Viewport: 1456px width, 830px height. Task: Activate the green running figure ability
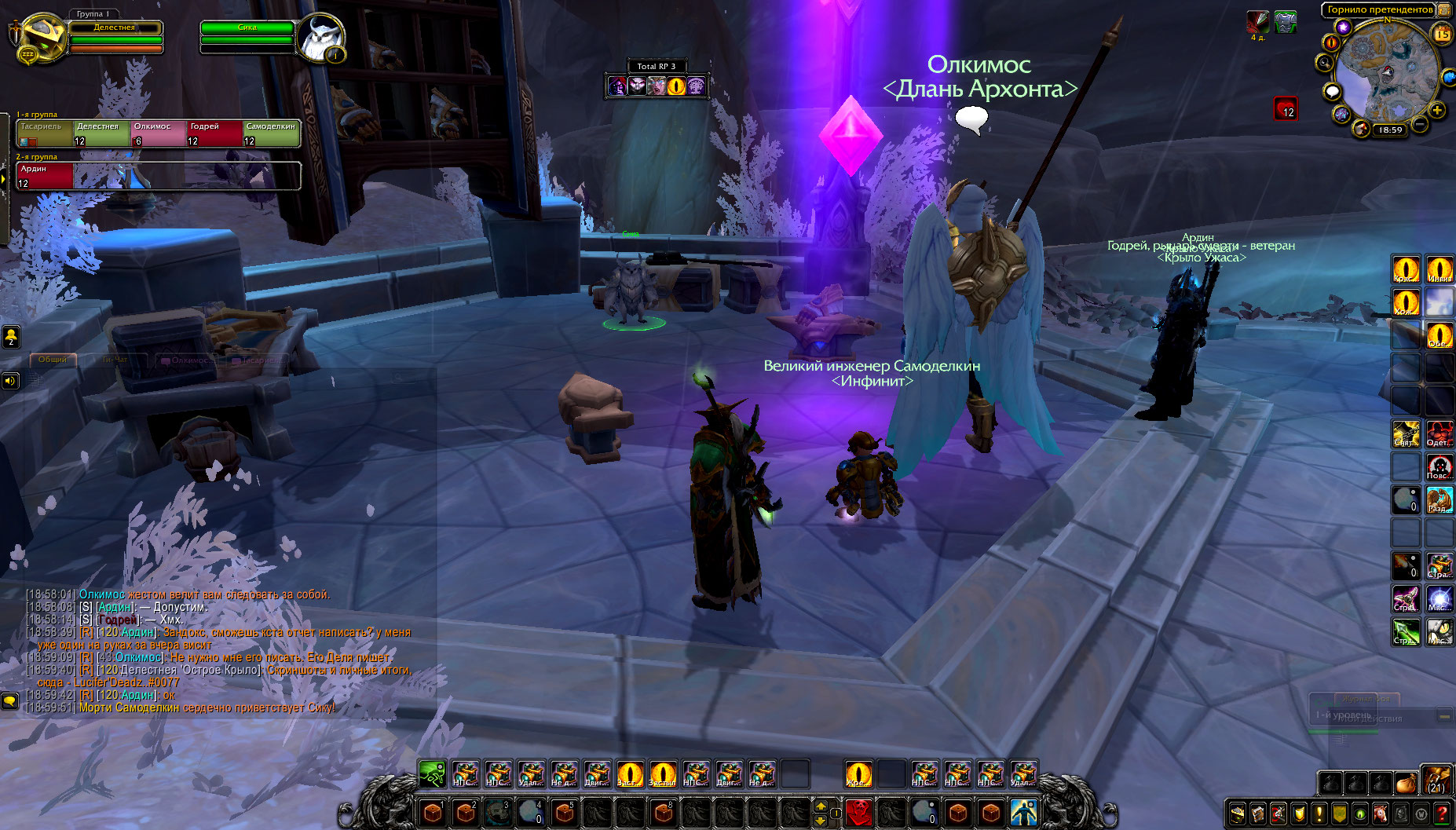coord(431,774)
